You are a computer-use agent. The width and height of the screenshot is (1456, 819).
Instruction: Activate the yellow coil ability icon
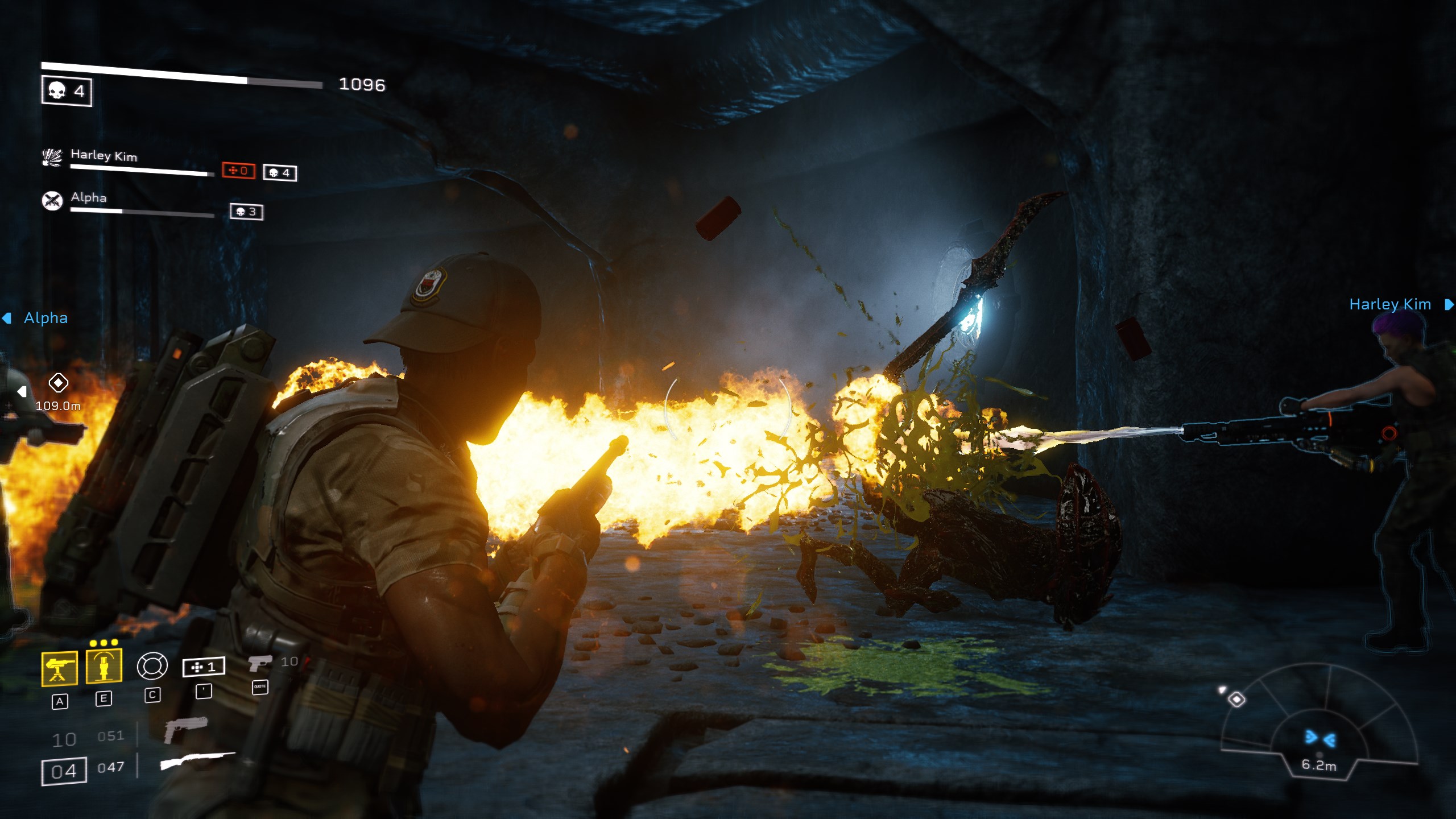(x=104, y=665)
